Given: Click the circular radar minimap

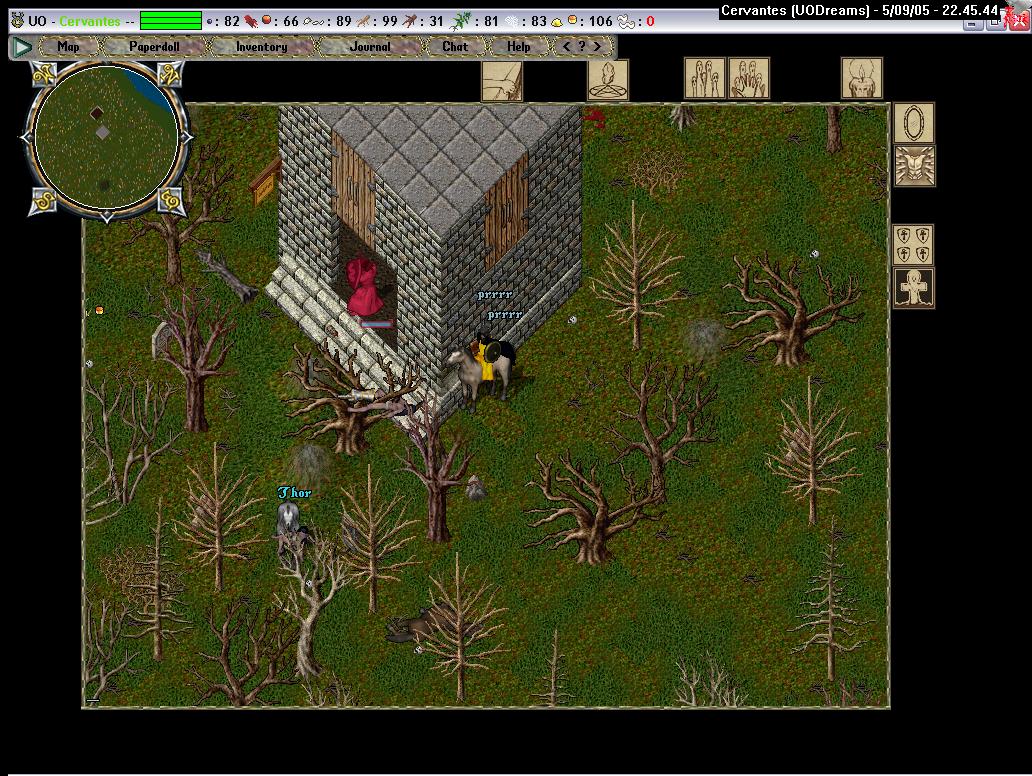Looking at the screenshot, I should (x=105, y=135).
